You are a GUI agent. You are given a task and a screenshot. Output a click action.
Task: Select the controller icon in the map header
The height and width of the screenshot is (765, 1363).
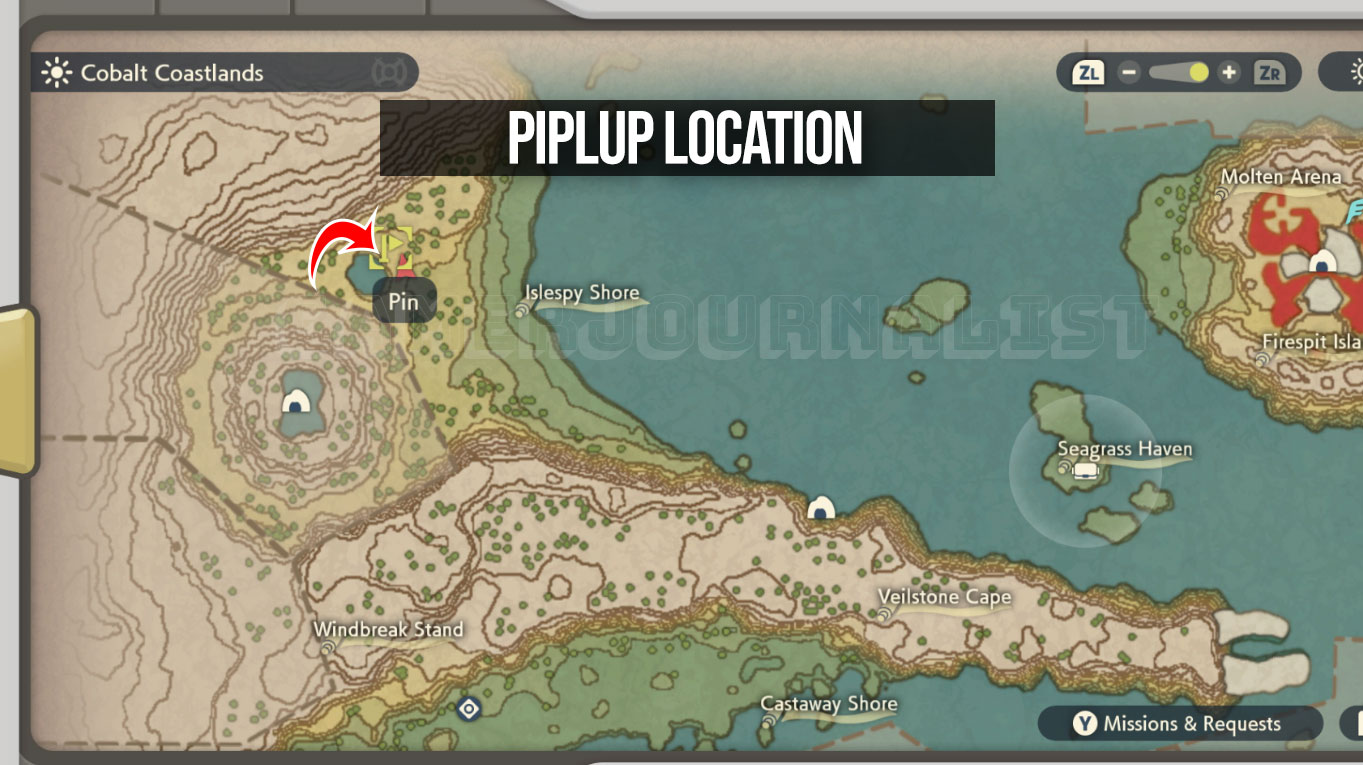[388, 71]
